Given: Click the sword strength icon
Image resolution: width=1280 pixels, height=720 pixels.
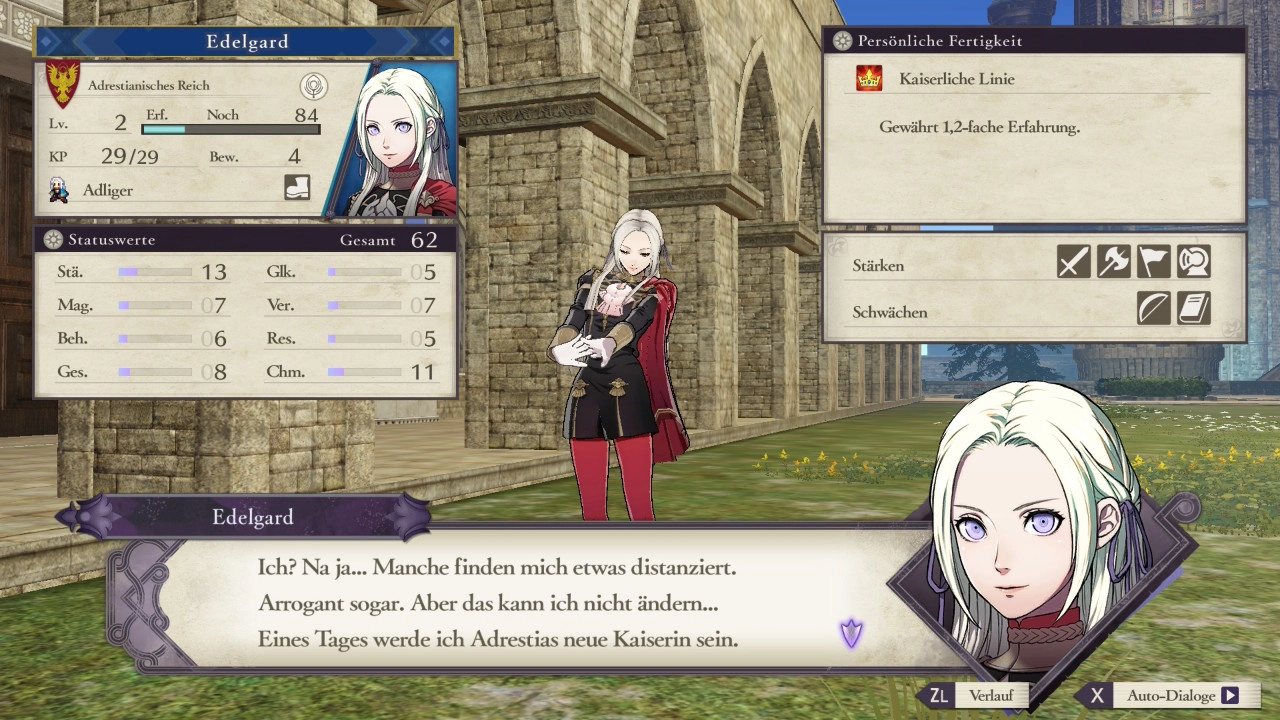Looking at the screenshot, I should 1073,262.
